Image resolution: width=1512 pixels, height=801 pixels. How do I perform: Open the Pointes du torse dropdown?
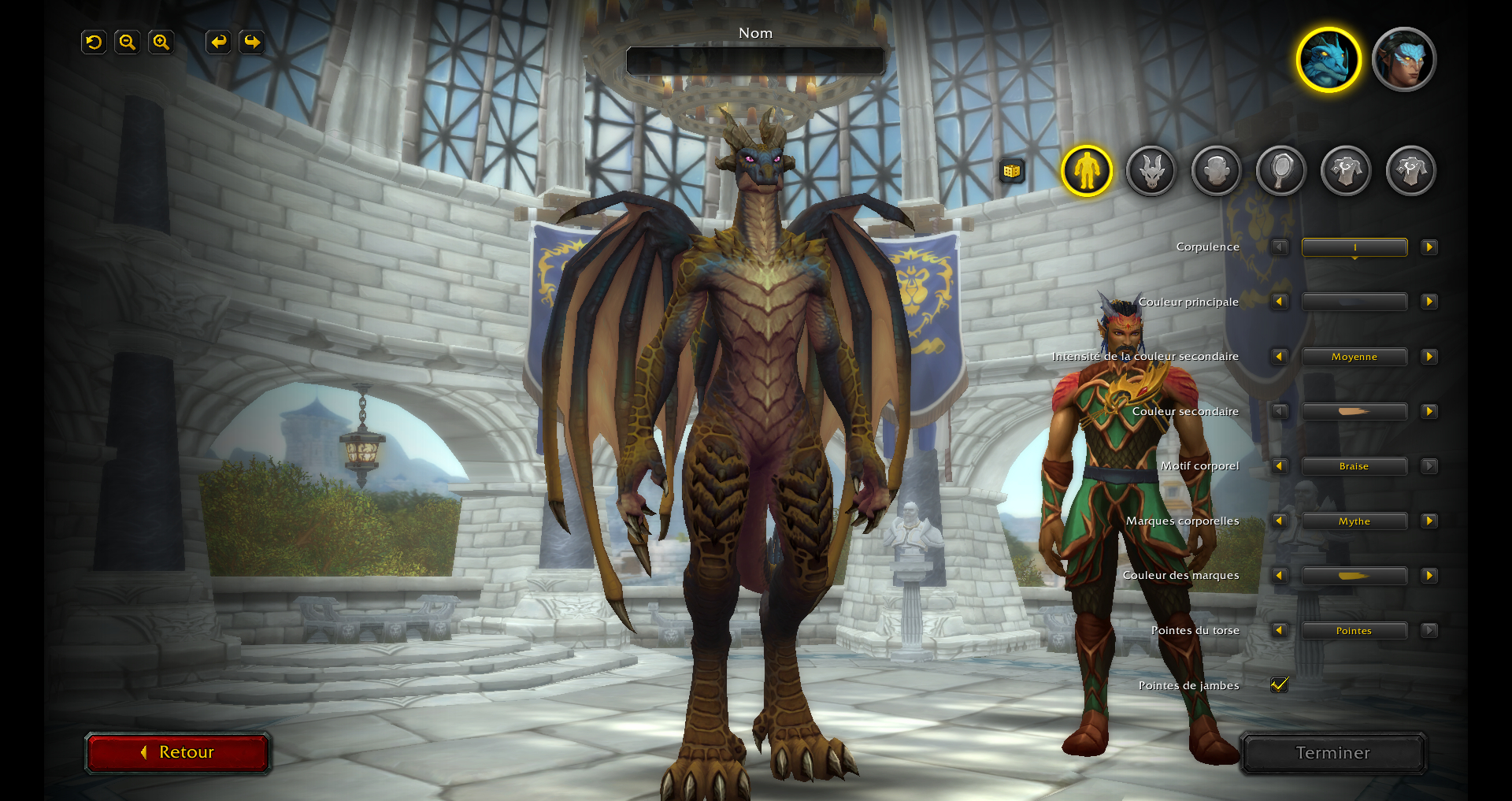(1354, 631)
